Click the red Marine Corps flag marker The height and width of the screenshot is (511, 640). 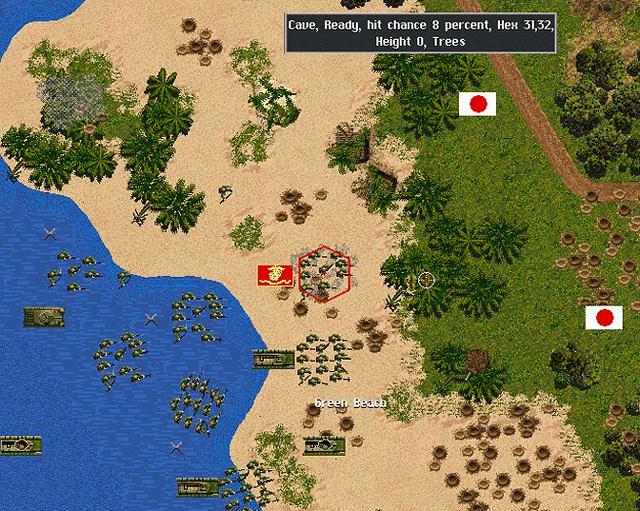(274, 273)
